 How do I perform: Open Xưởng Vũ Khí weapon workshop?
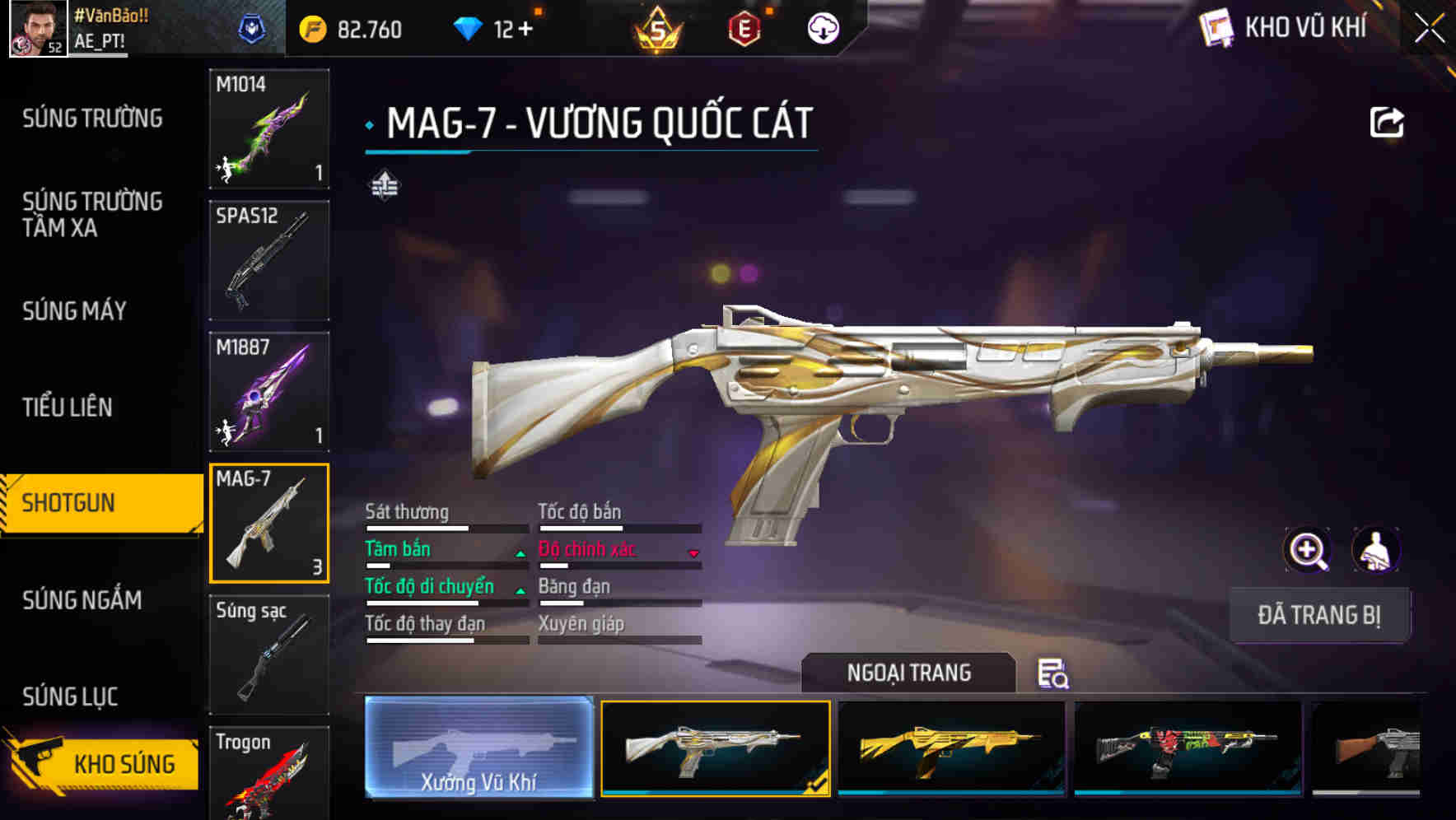[x=478, y=748]
